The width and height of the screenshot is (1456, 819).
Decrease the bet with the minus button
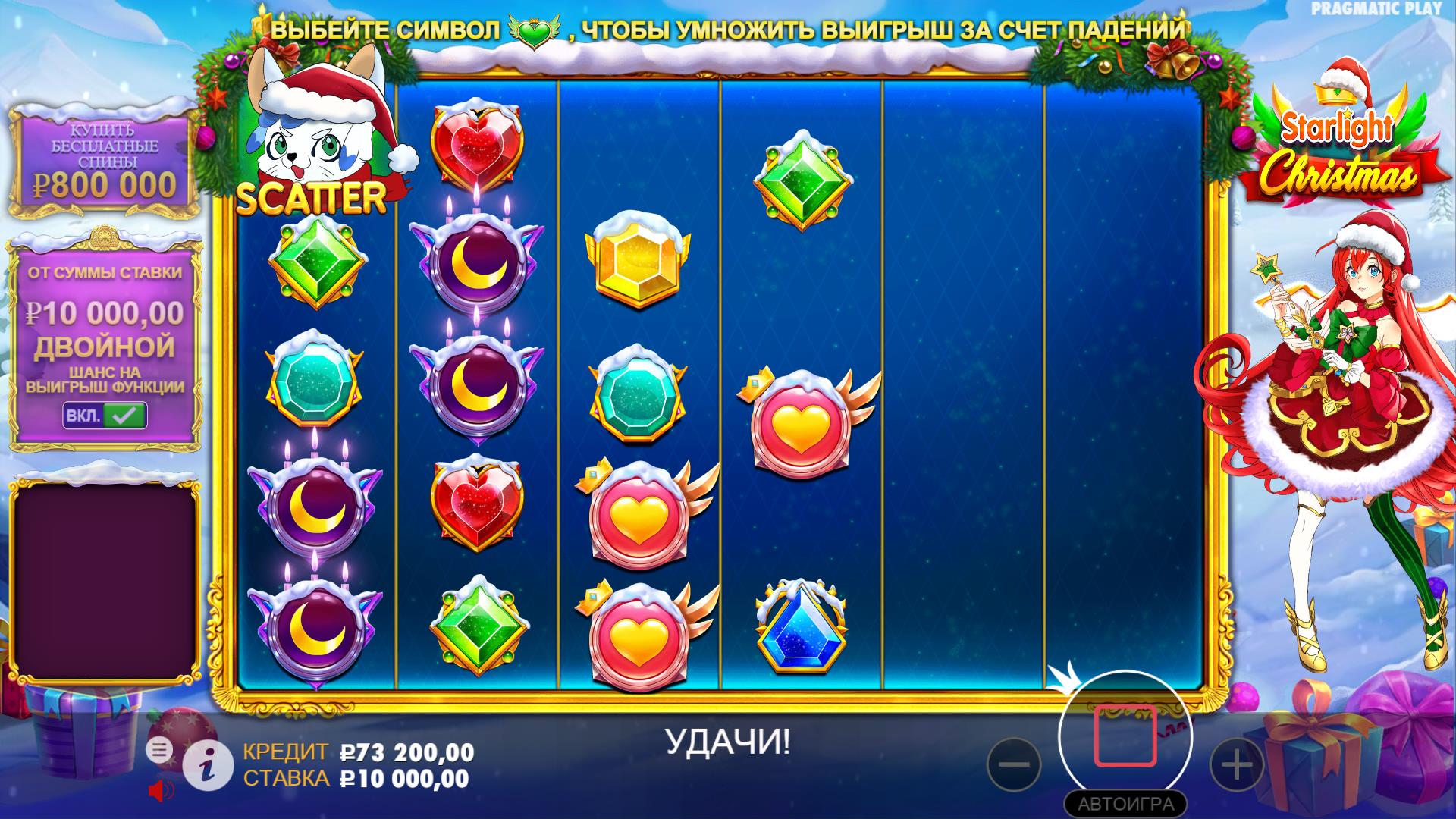click(x=1014, y=764)
